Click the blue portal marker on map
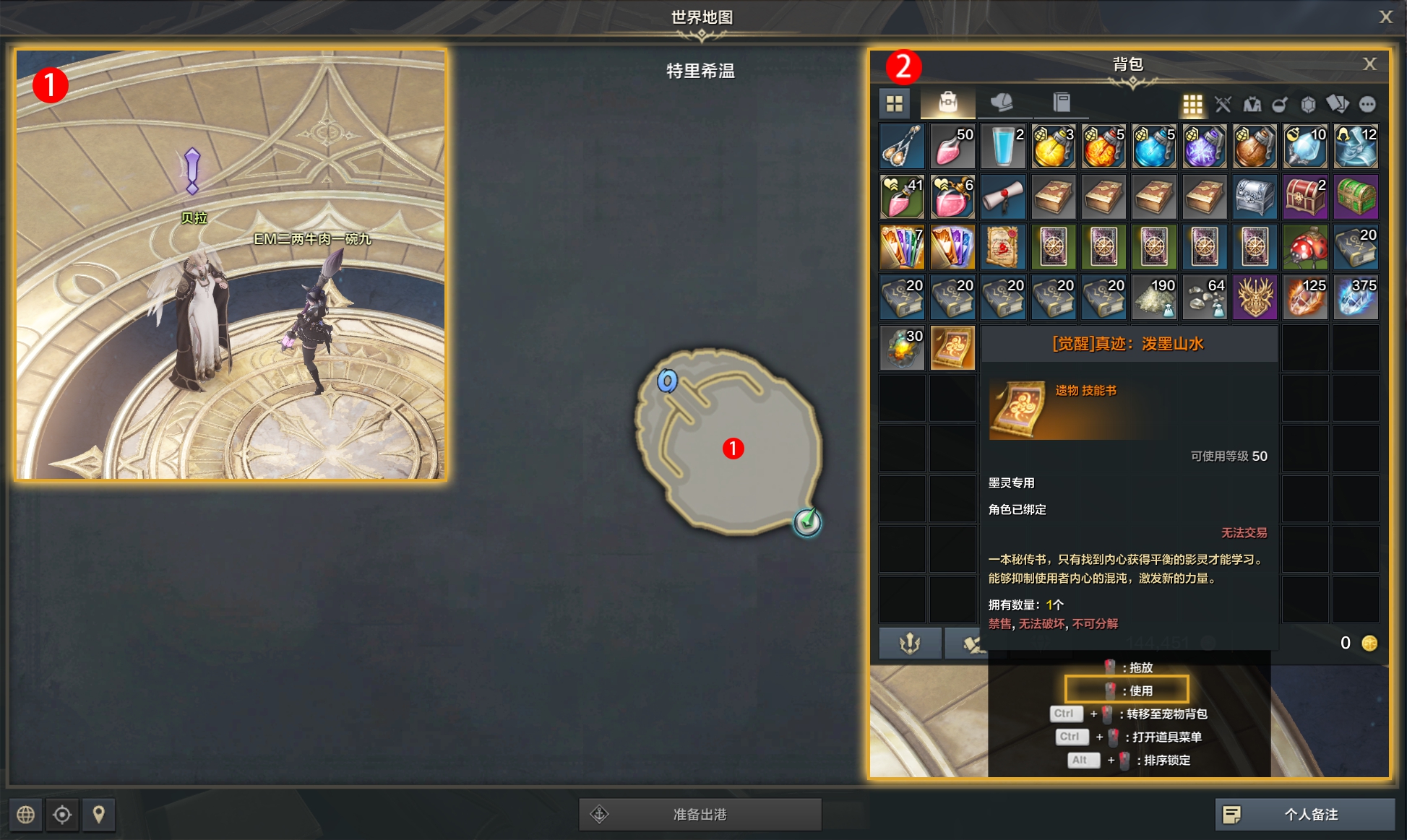 (x=667, y=381)
